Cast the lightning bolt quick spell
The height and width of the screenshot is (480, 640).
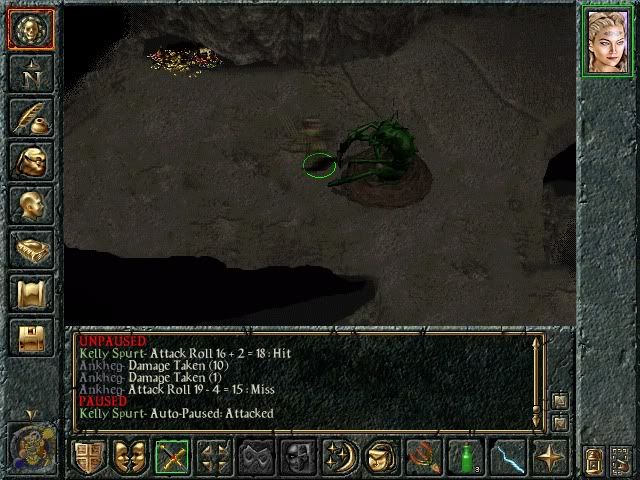505,457
